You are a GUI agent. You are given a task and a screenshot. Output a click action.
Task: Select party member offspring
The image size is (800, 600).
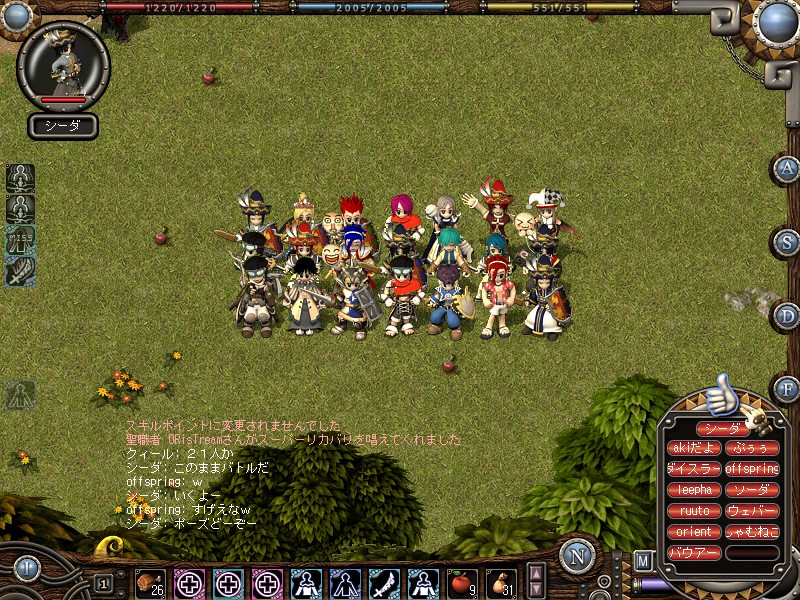pos(752,468)
